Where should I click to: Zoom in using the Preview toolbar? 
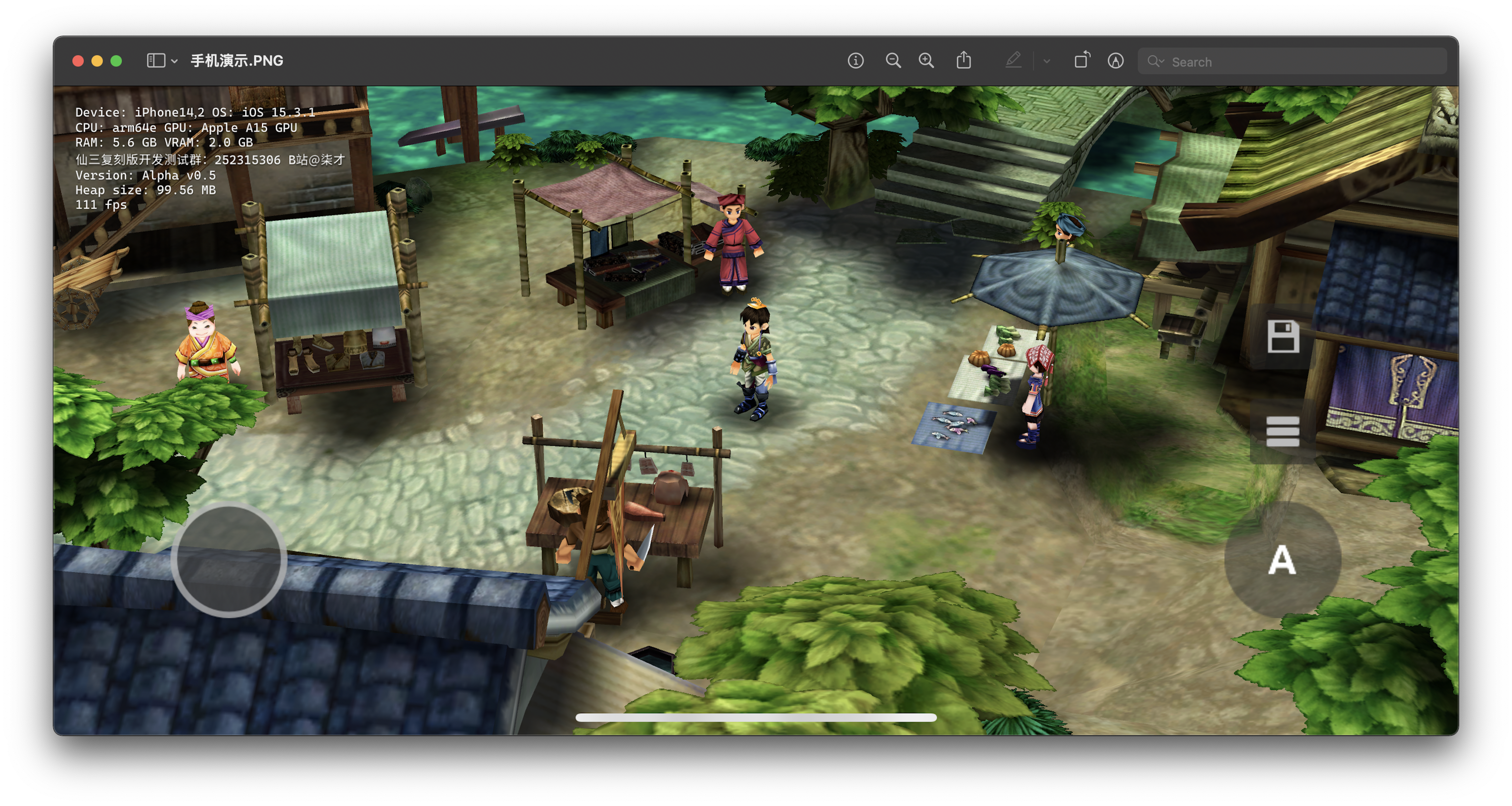click(926, 60)
